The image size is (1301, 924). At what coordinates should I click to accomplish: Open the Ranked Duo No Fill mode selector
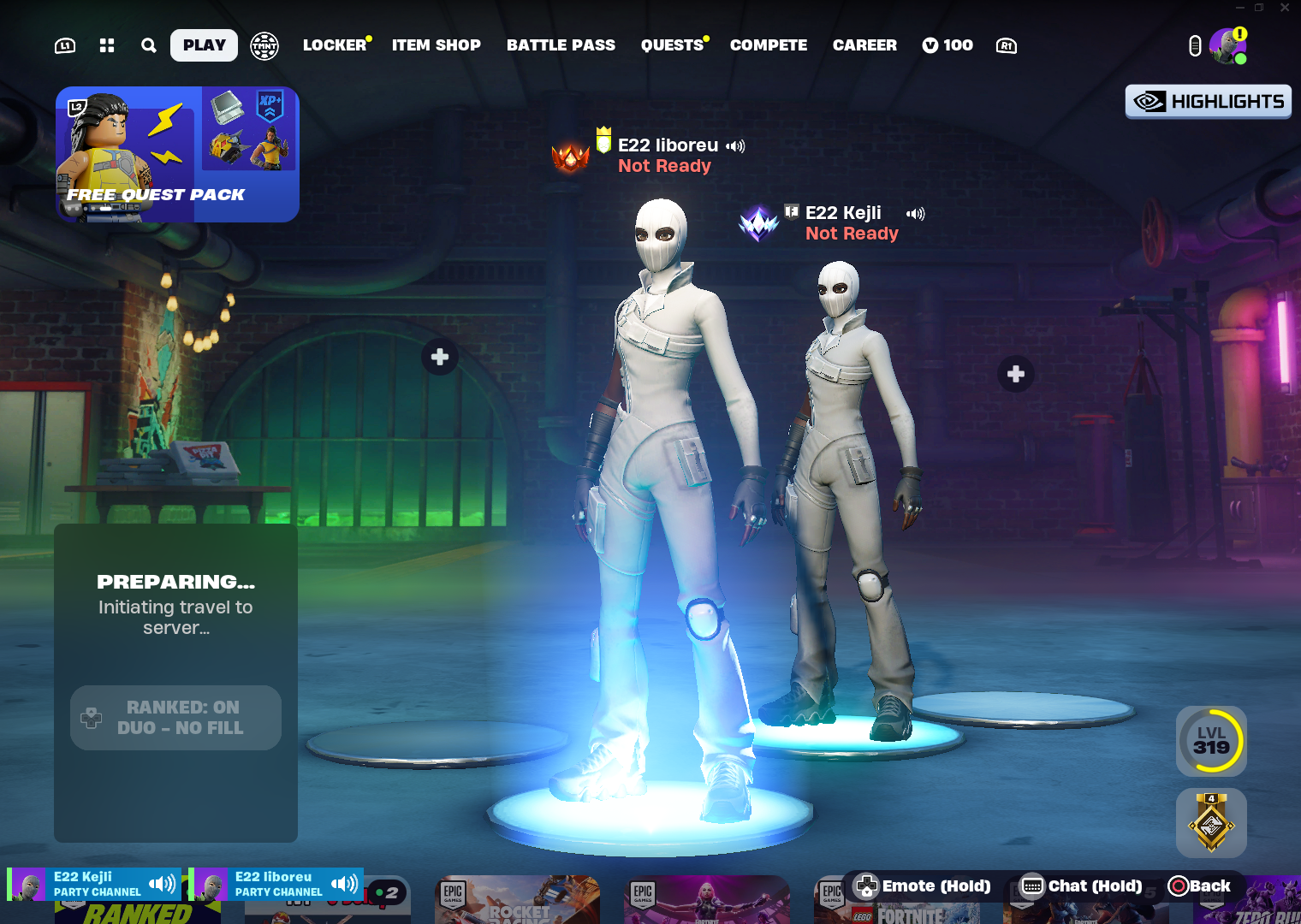click(x=175, y=718)
